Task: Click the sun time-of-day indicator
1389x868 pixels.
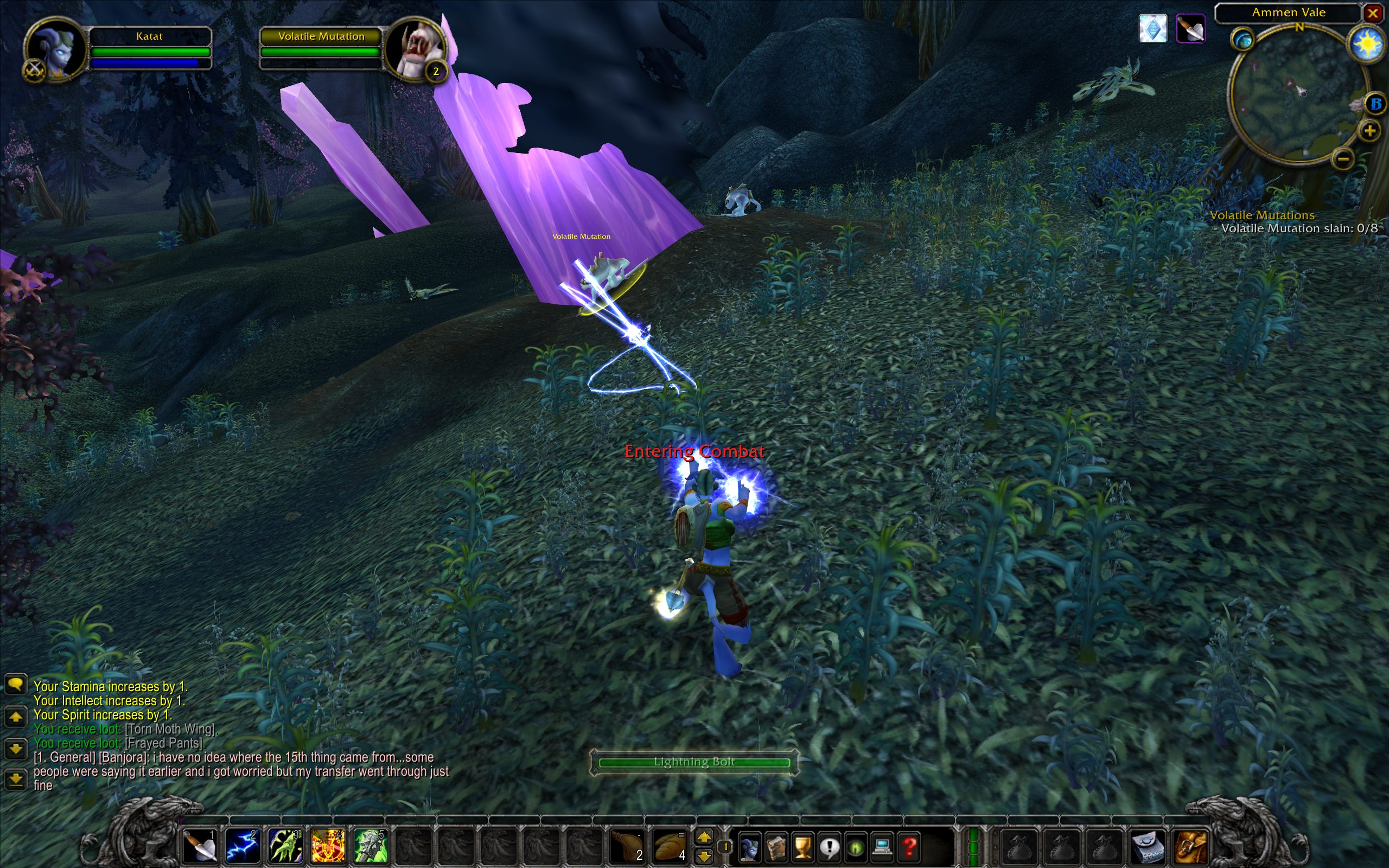Action: click(1367, 43)
